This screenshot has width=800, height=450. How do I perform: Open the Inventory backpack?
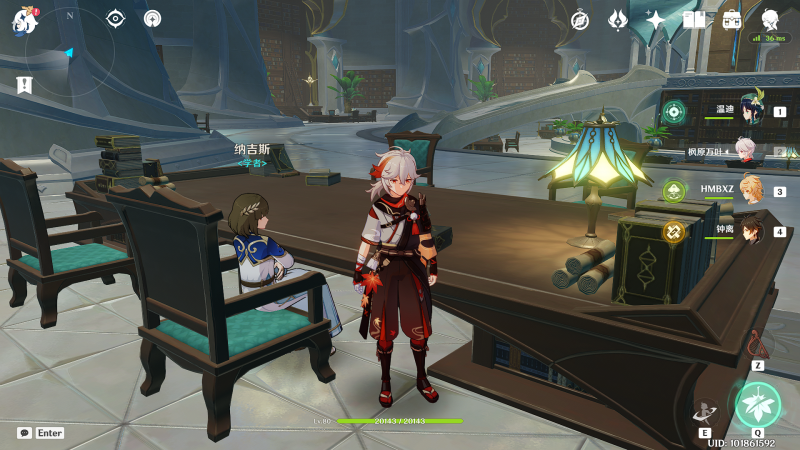732,20
